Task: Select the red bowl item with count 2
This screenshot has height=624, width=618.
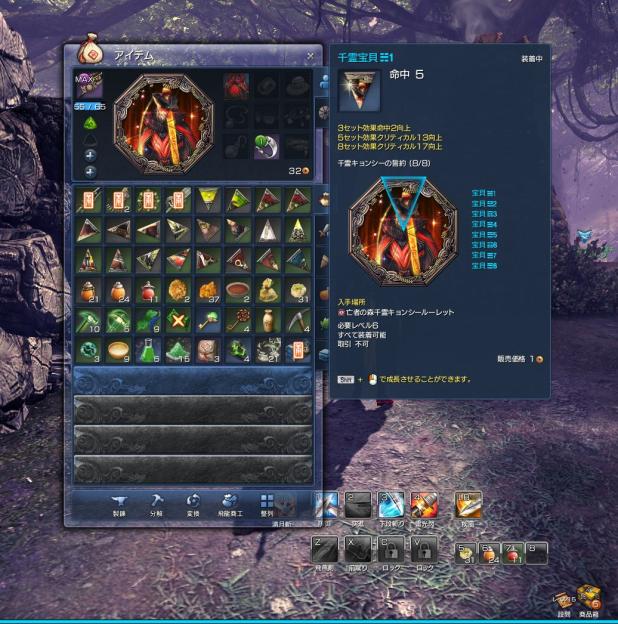Action: coord(238,290)
